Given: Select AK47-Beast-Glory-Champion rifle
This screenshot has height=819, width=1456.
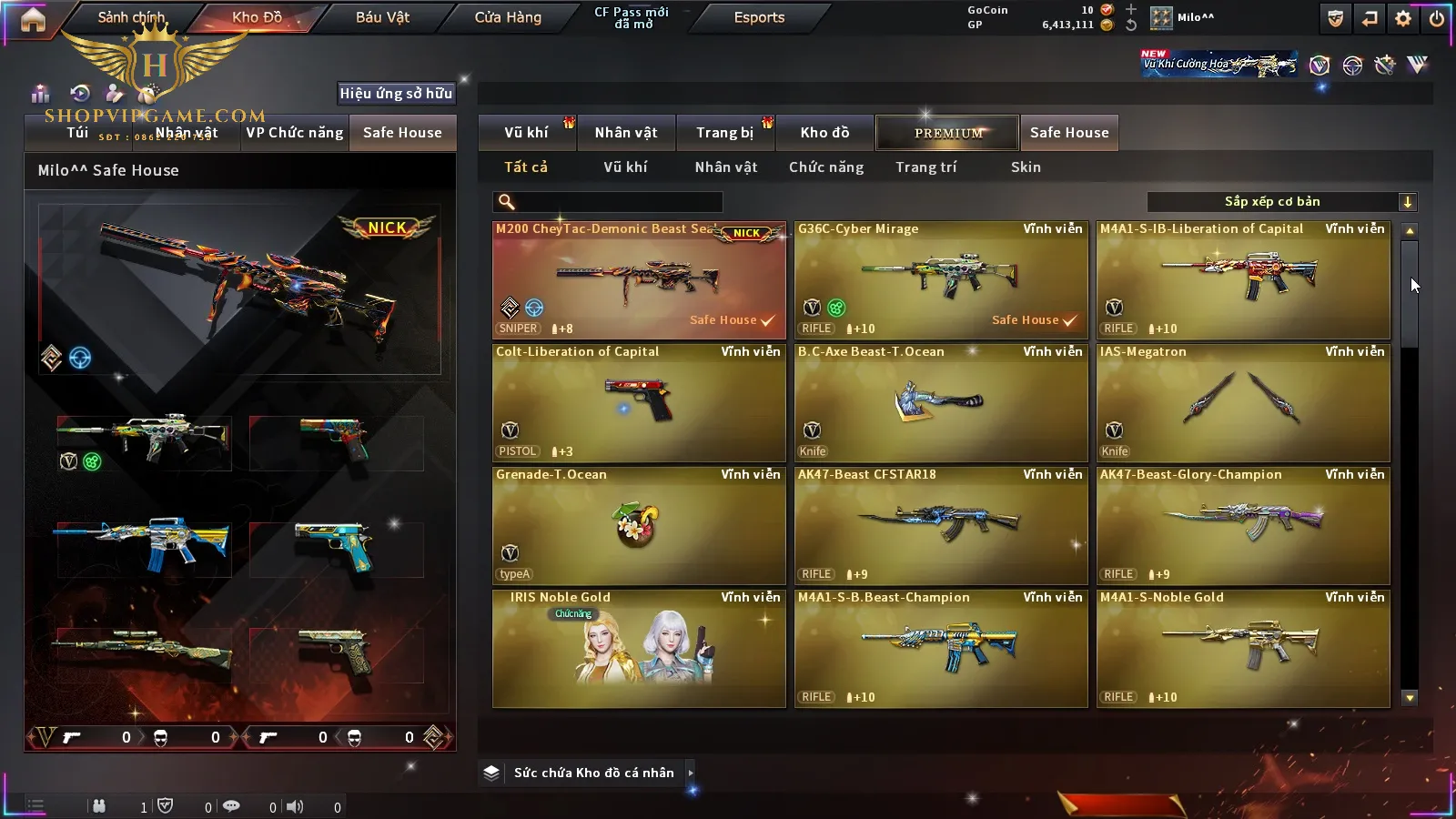Looking at the screenshot, I should [1243, 526].
